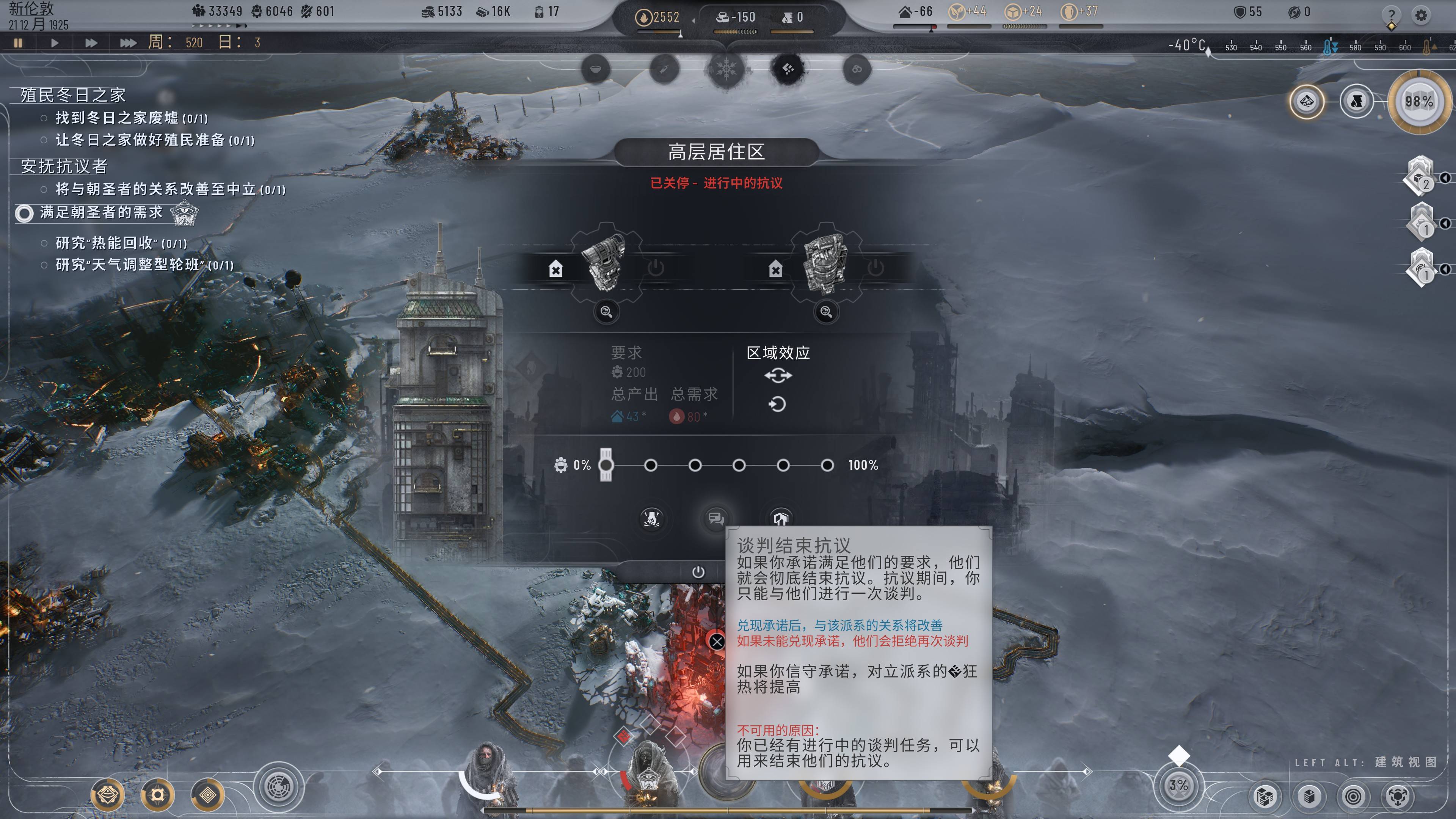Set game speed to normal play
The image size is (1456, 819).
pos(54,42)
